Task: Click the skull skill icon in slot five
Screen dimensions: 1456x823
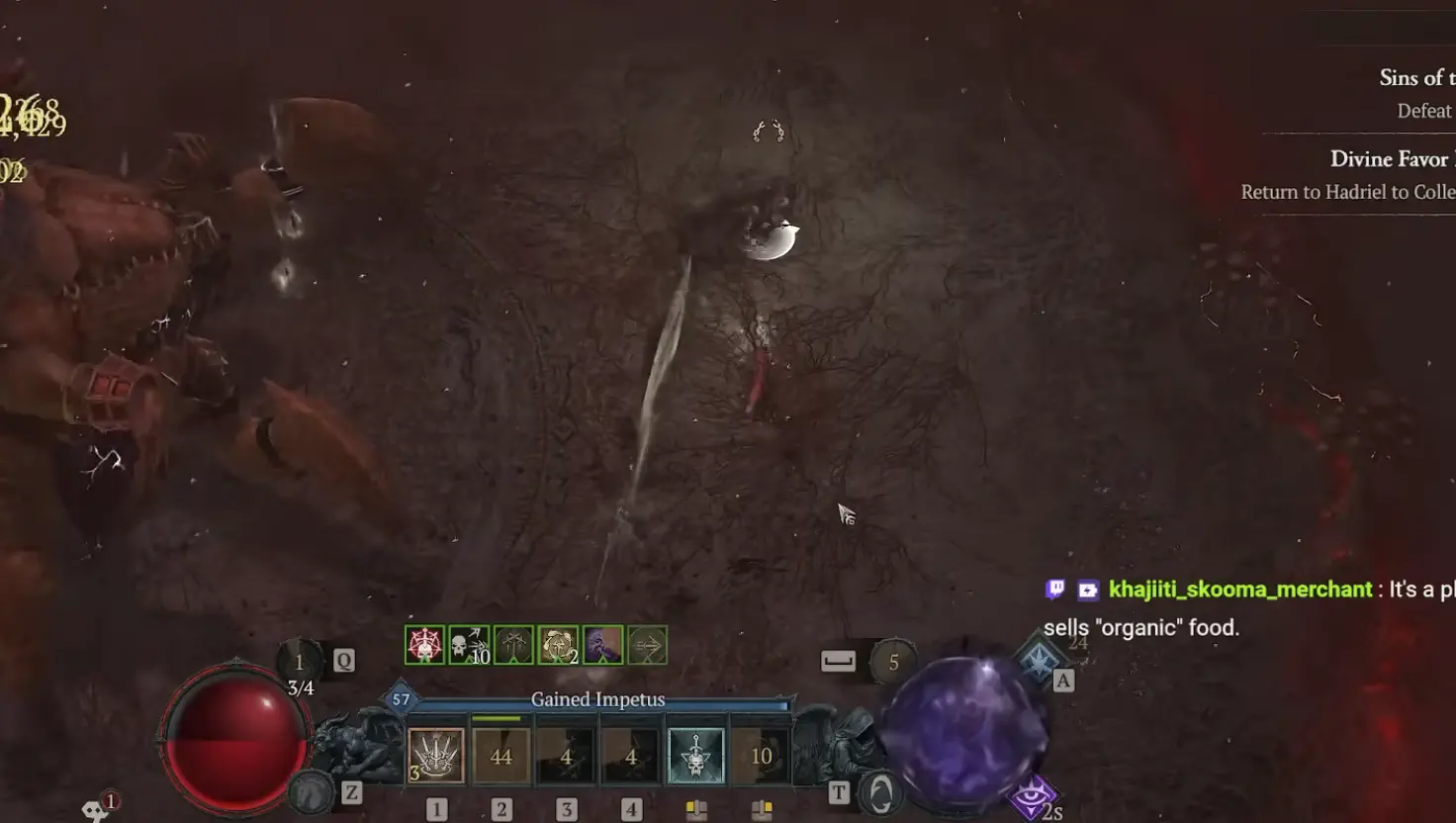Action: click(695, 754)
